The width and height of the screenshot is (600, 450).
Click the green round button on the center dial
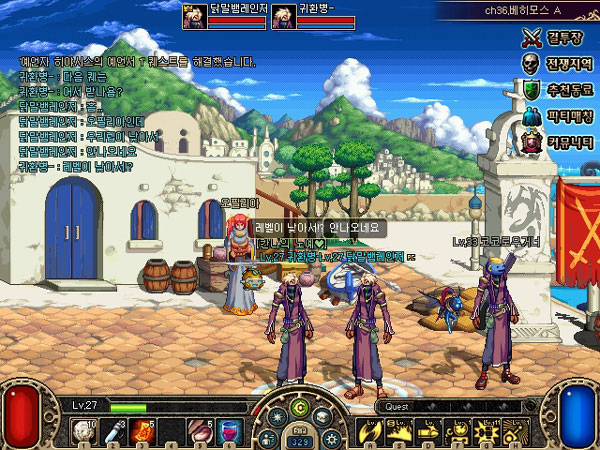299,407
